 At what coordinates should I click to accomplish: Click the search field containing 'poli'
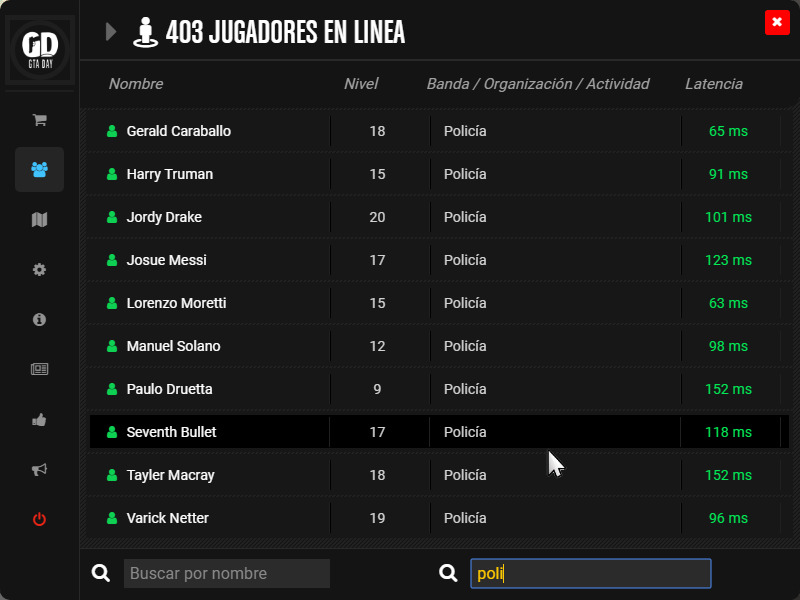click(x=590, y=574)
